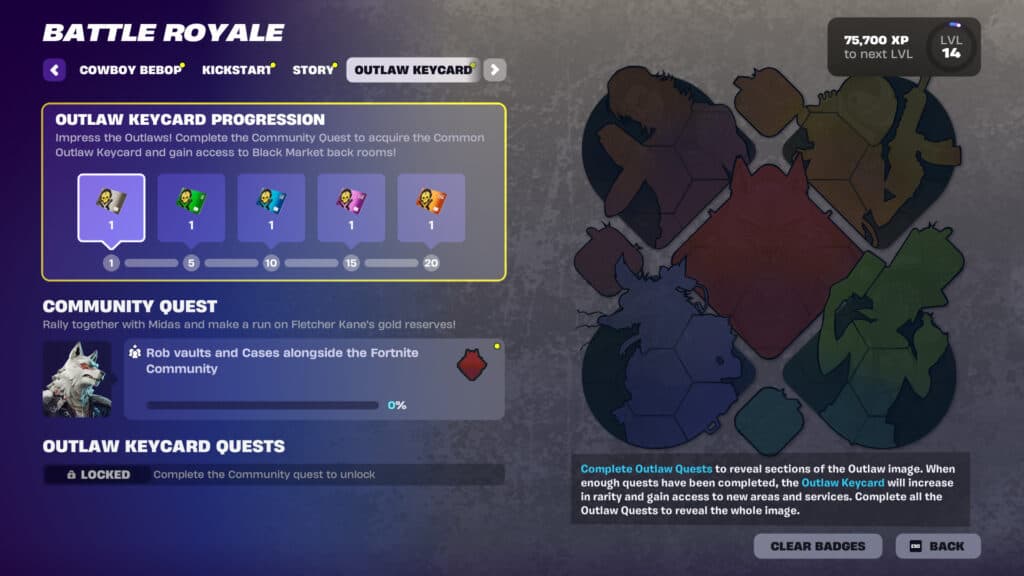Click the locked Outlaw Keycard Quests row

click(274, 474)
